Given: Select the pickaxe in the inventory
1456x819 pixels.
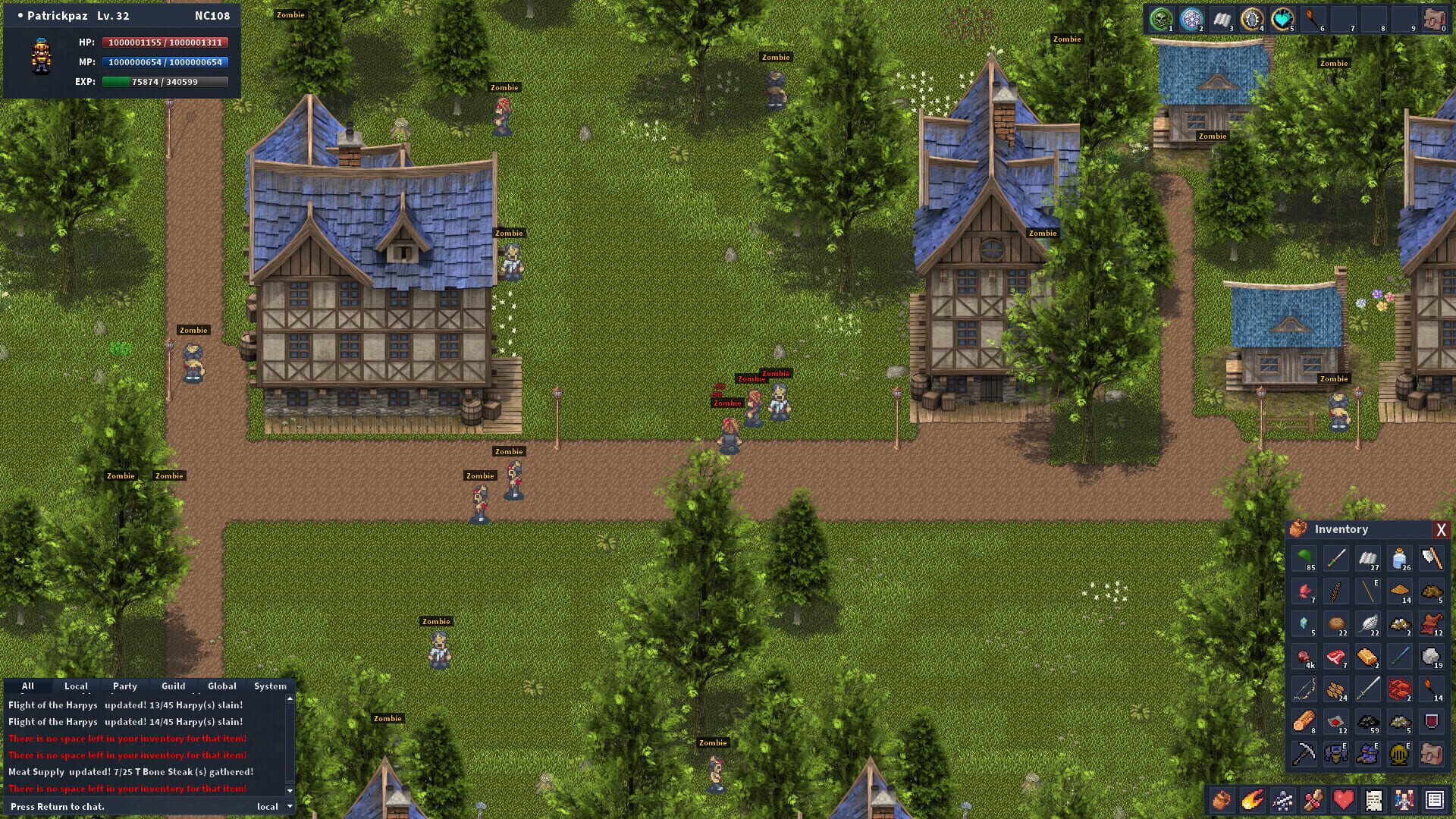Looking at the screenshot, I should [1304, 755].
